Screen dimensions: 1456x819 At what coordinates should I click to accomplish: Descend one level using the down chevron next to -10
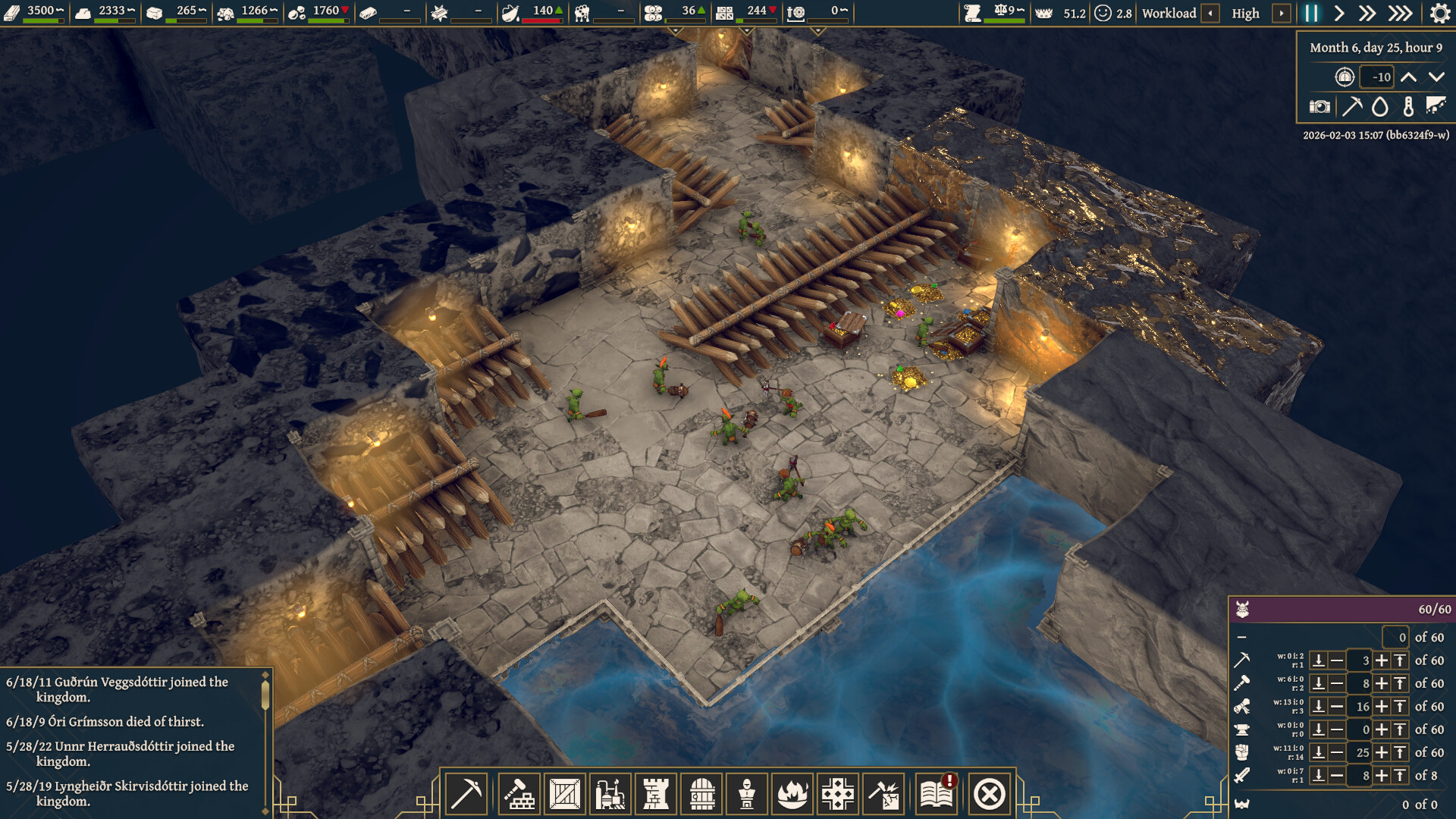click(x=1435, y=77)
